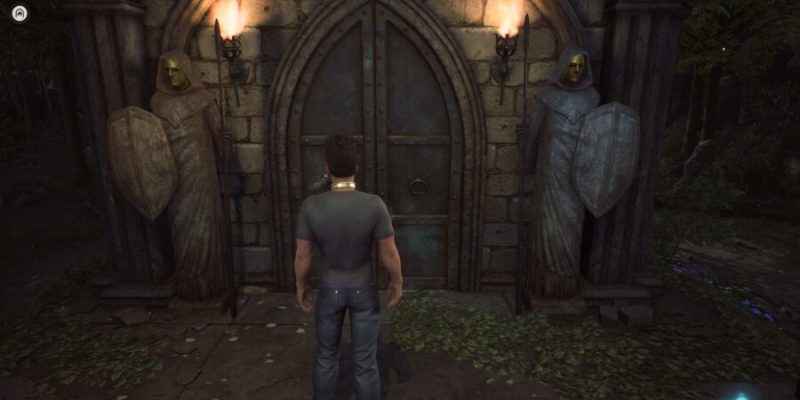This screenshot has width=800, height=400.
Task: Click the round white arch icon
Action: pyautogui.click(x=19, y=13)
